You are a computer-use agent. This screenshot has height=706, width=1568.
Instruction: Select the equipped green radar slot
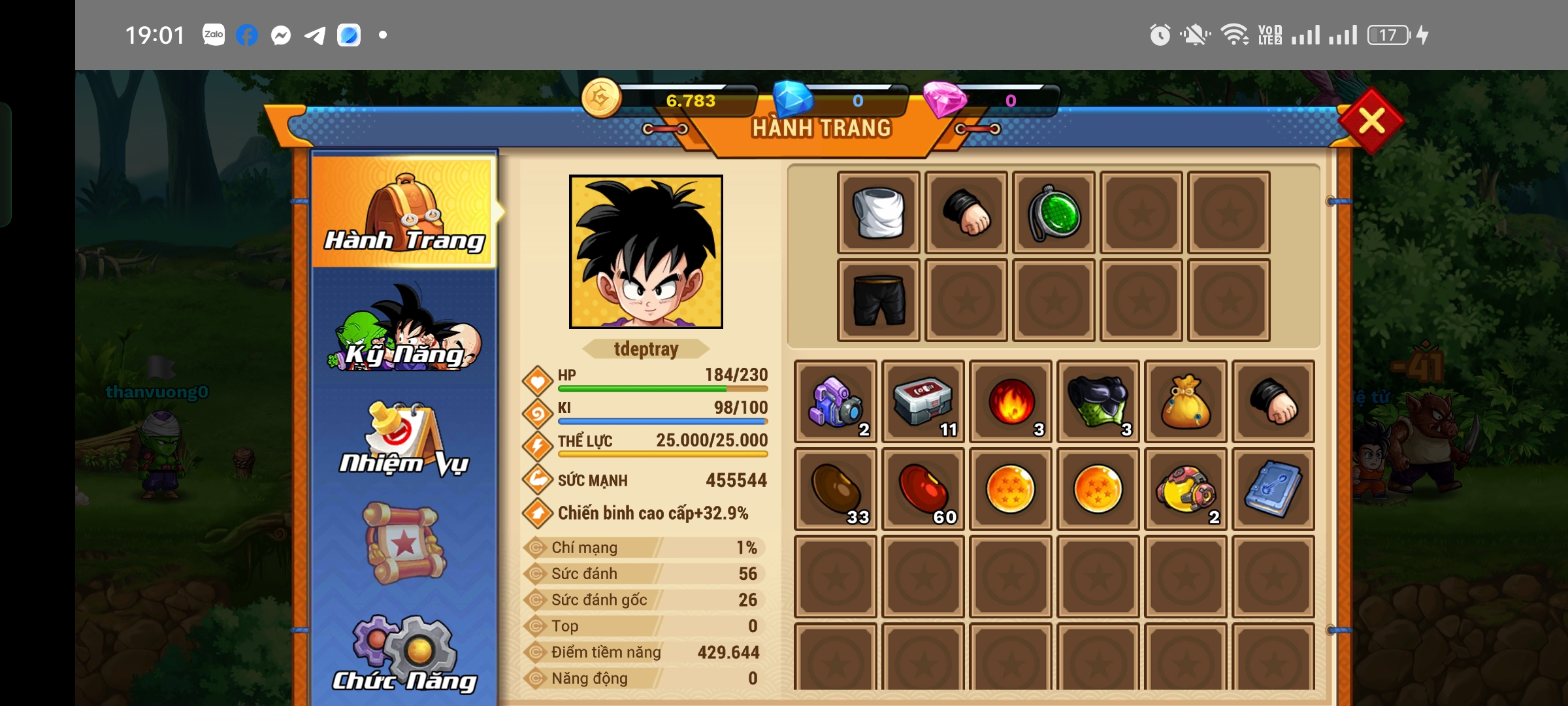point(1054,212)
